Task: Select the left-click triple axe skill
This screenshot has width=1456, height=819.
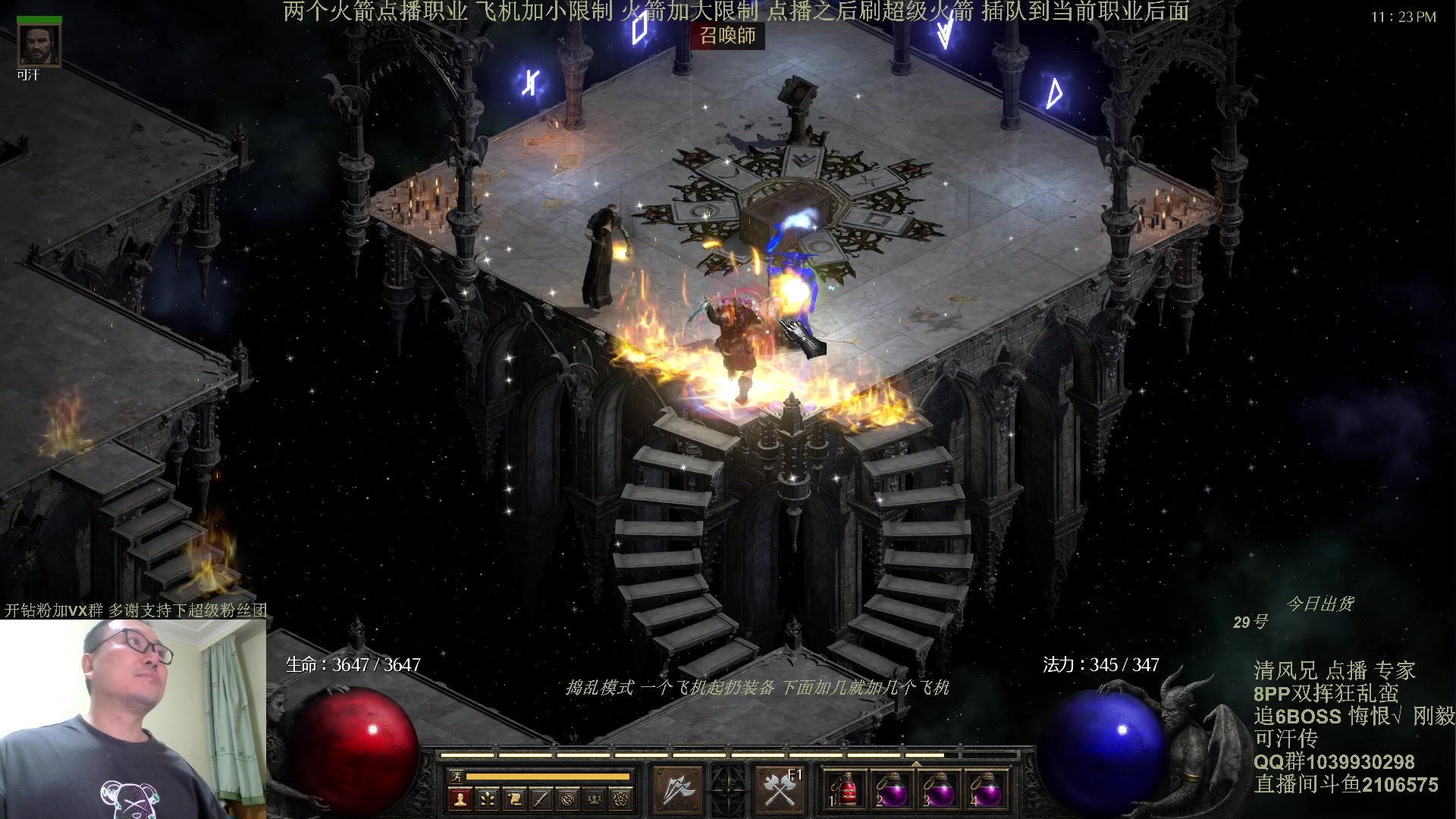Action: tap(676, 790)
